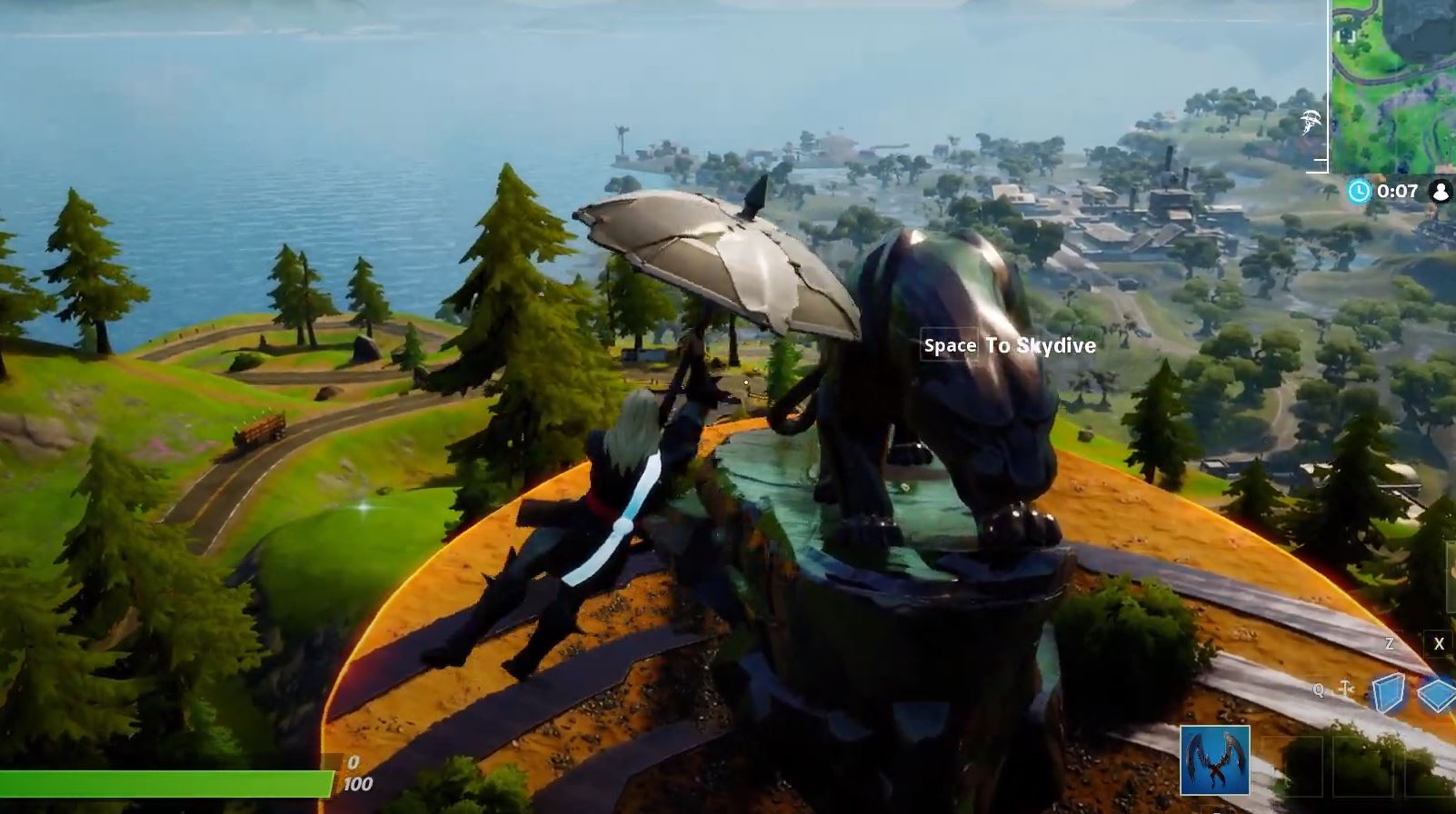Click the player count icon near the timer

1441,191
